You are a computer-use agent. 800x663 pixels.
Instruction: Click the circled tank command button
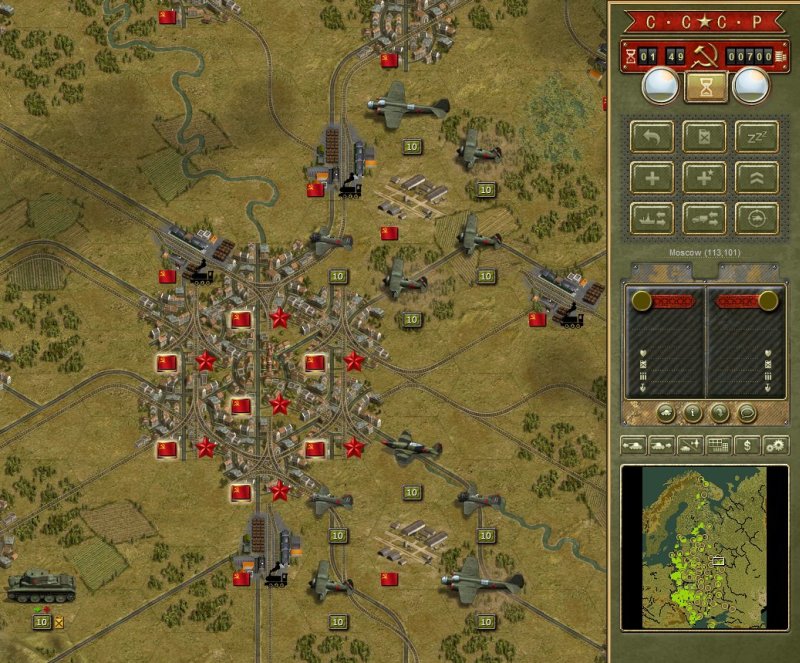click(756, 217)
